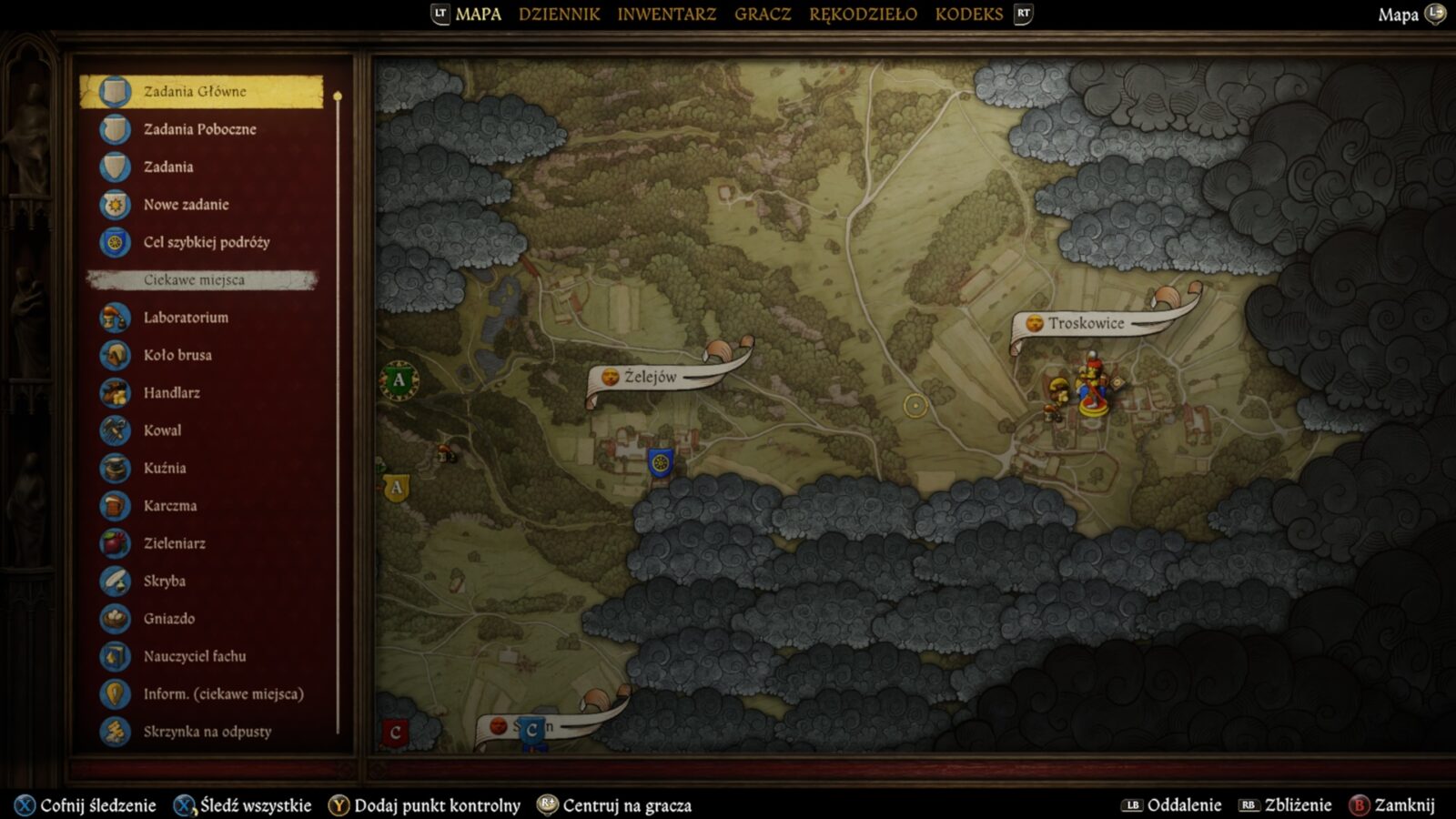
Task: Select the Karczma legend entry
Action: pos(169,506)
